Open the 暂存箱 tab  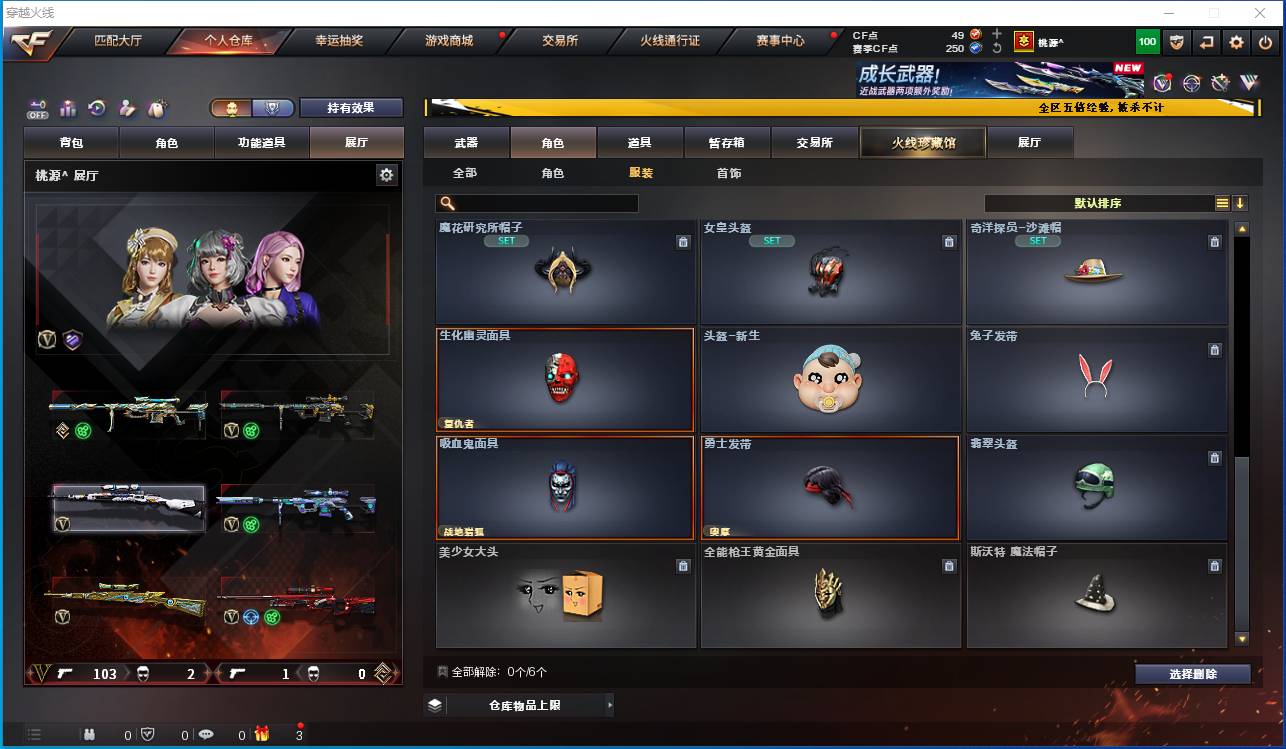click(727, 143)
